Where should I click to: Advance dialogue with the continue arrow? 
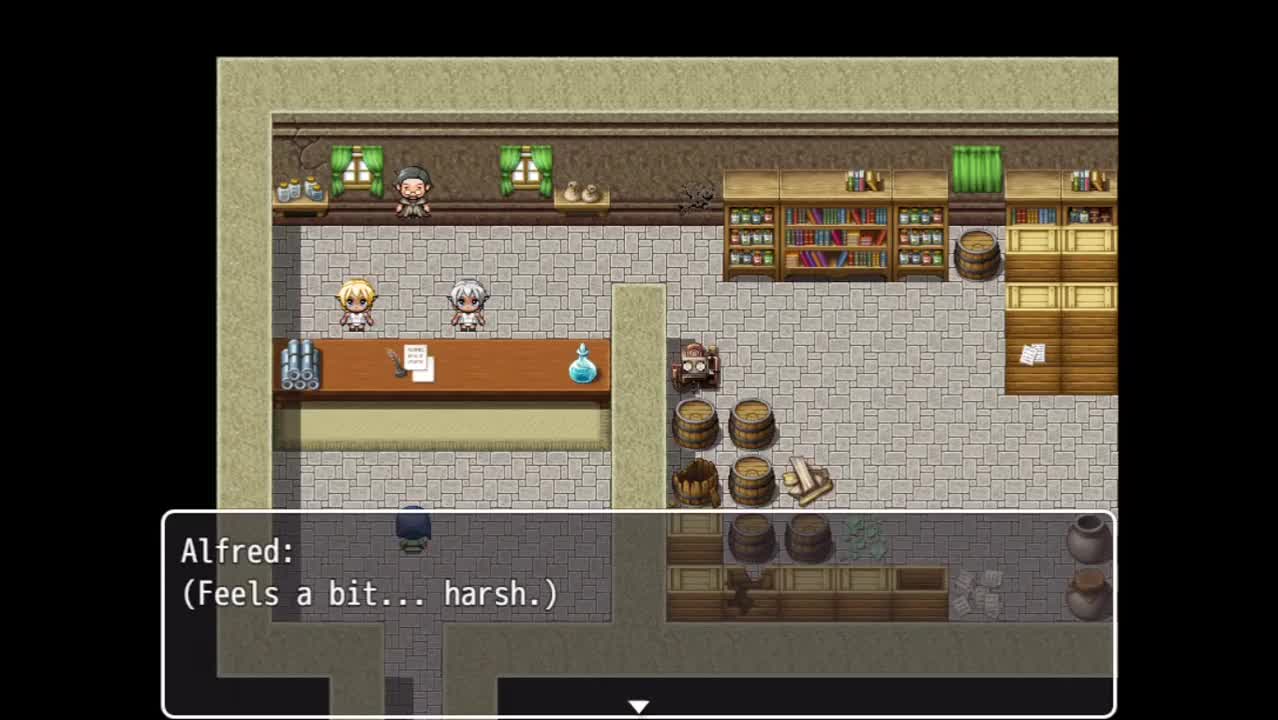638,707
